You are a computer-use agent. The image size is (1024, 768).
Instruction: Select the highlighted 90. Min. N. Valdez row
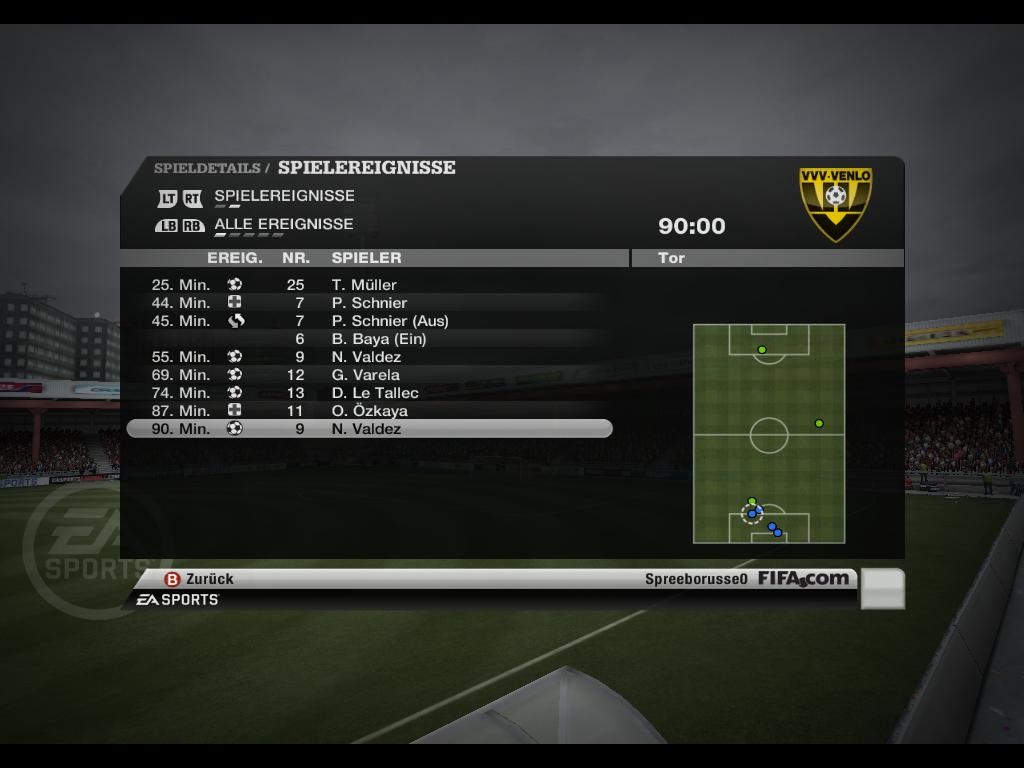(x=369, y=429)
